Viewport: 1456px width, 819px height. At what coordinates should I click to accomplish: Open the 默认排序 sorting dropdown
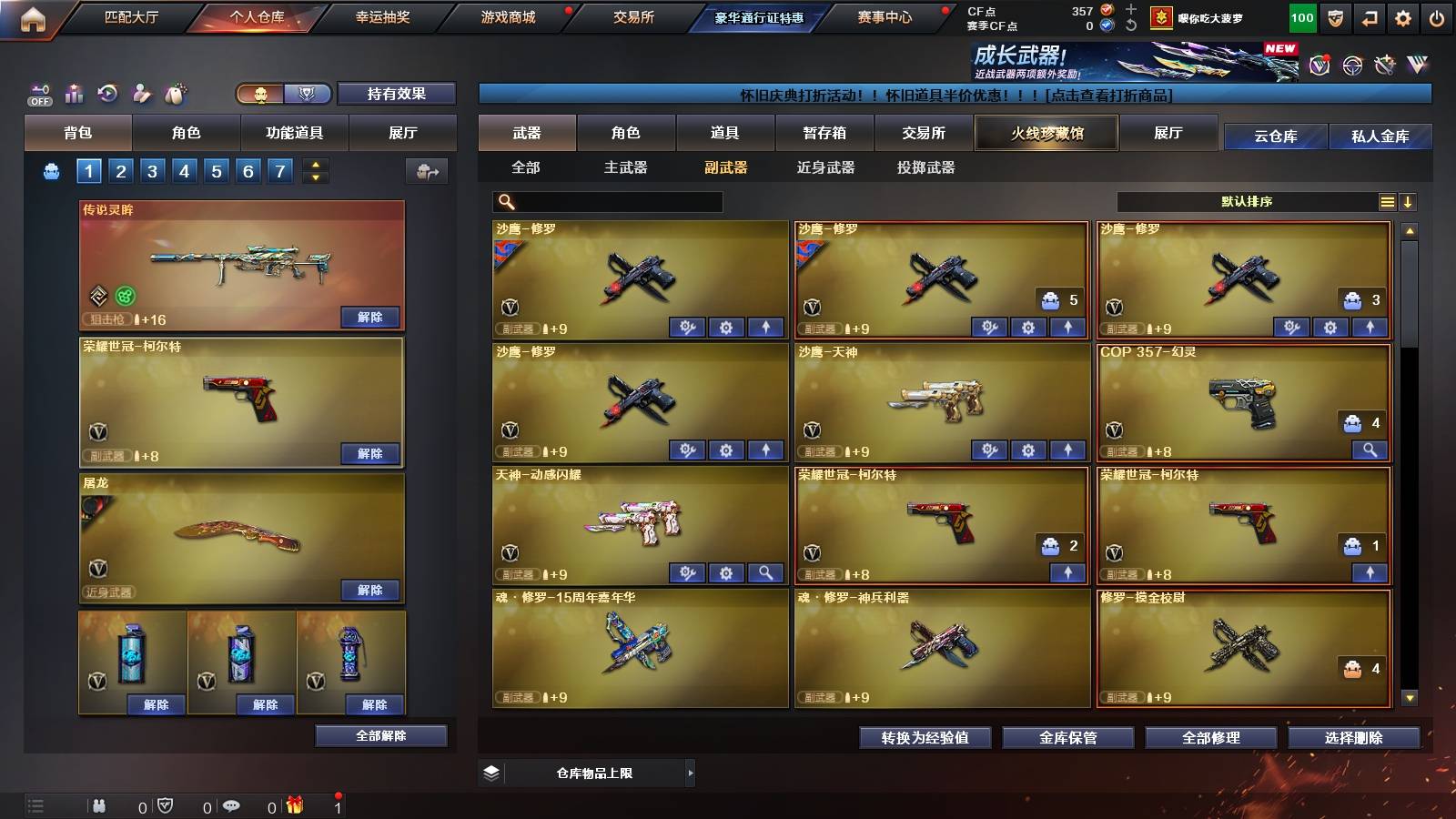pos(1247,201)
